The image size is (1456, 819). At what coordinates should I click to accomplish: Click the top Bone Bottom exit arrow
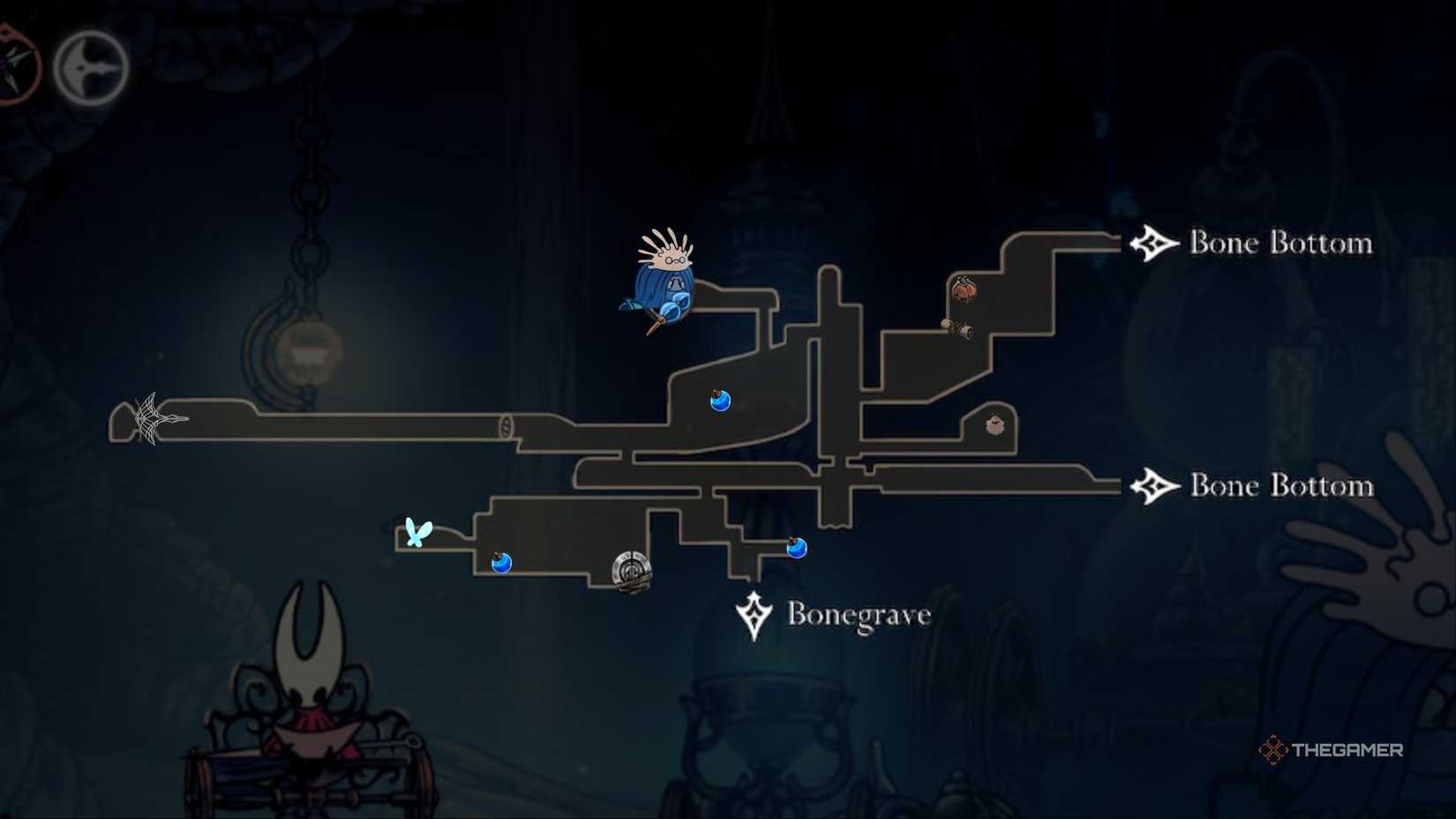click(x=1153, y=241)
